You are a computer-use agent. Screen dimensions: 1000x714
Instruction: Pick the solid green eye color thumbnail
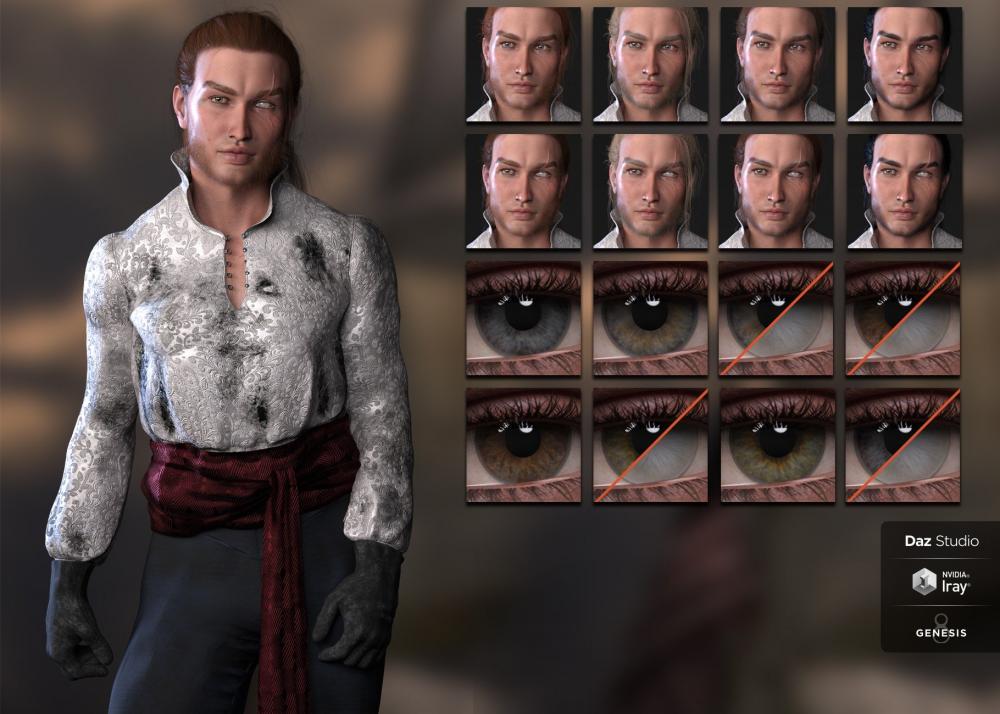tap(777, 445)
